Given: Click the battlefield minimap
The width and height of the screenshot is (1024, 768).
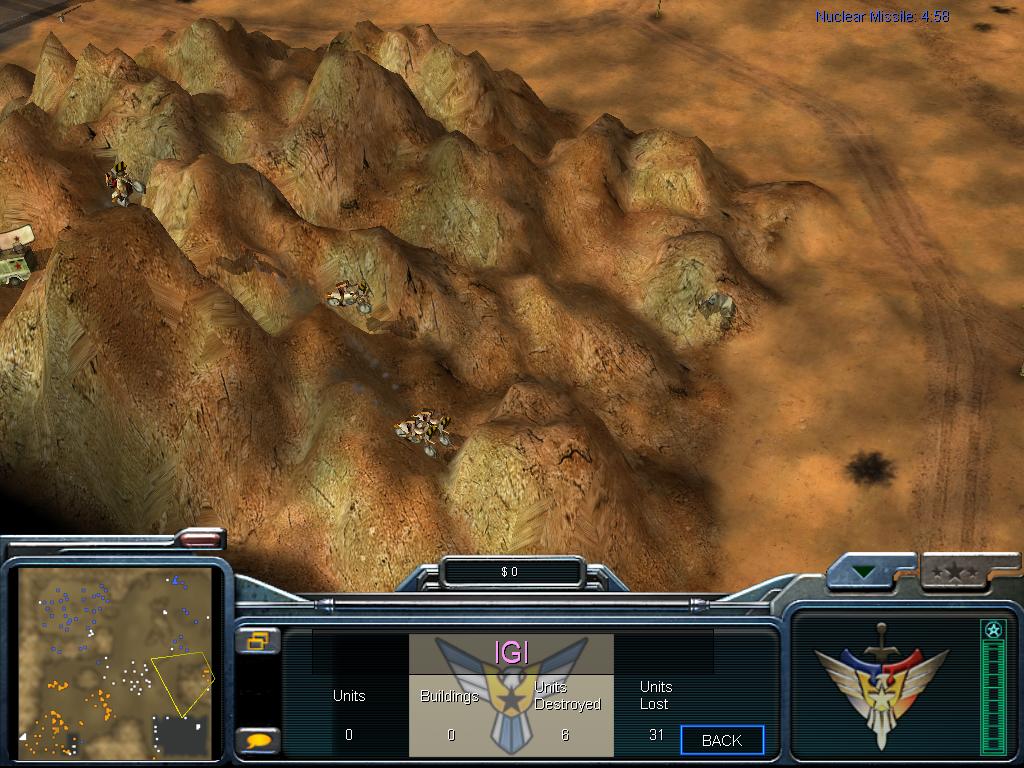Looking at the screenshot, I should click(x=117, y=662).
